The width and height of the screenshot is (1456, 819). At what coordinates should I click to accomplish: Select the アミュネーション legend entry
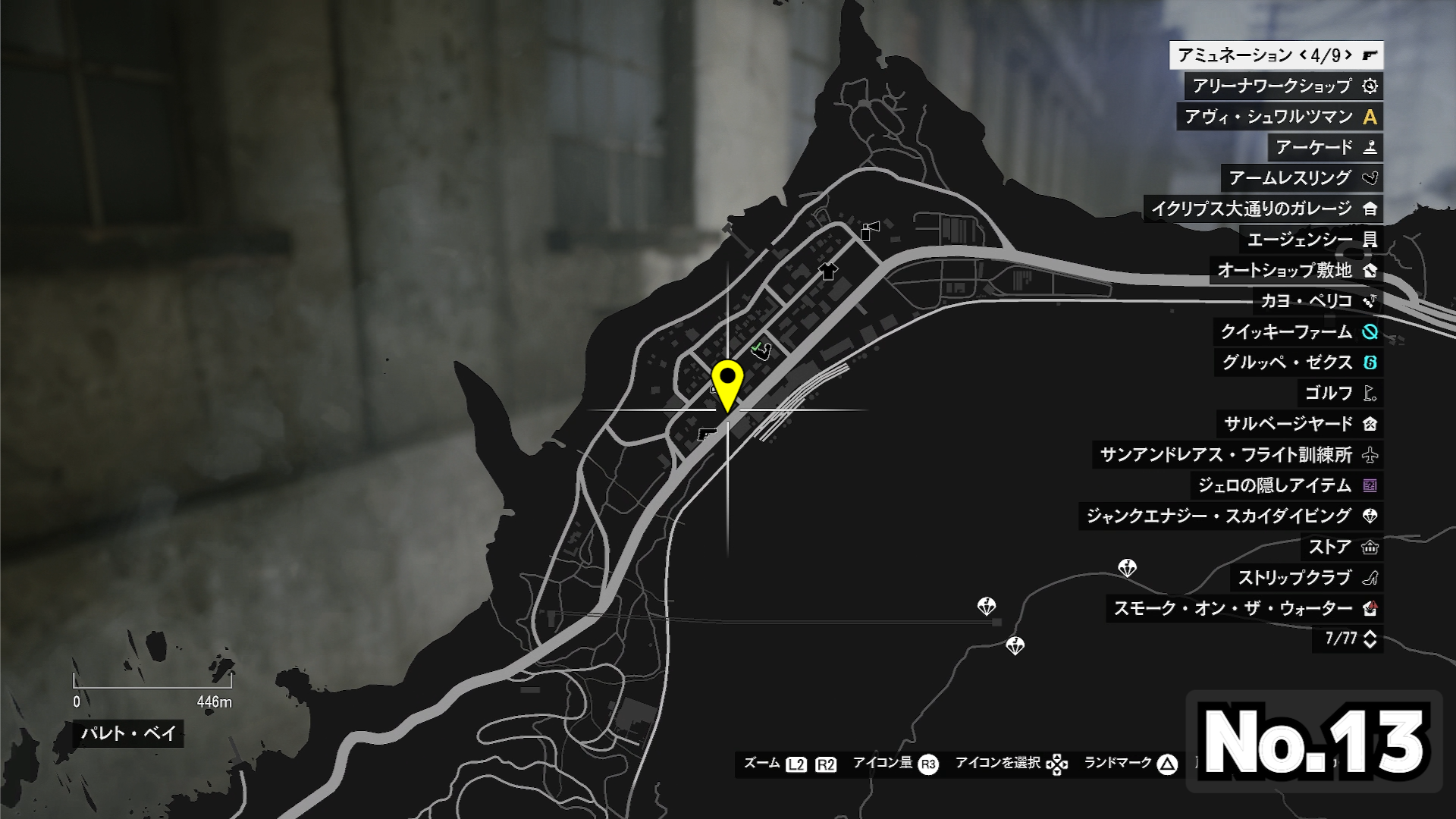[x=1276, y=55]
